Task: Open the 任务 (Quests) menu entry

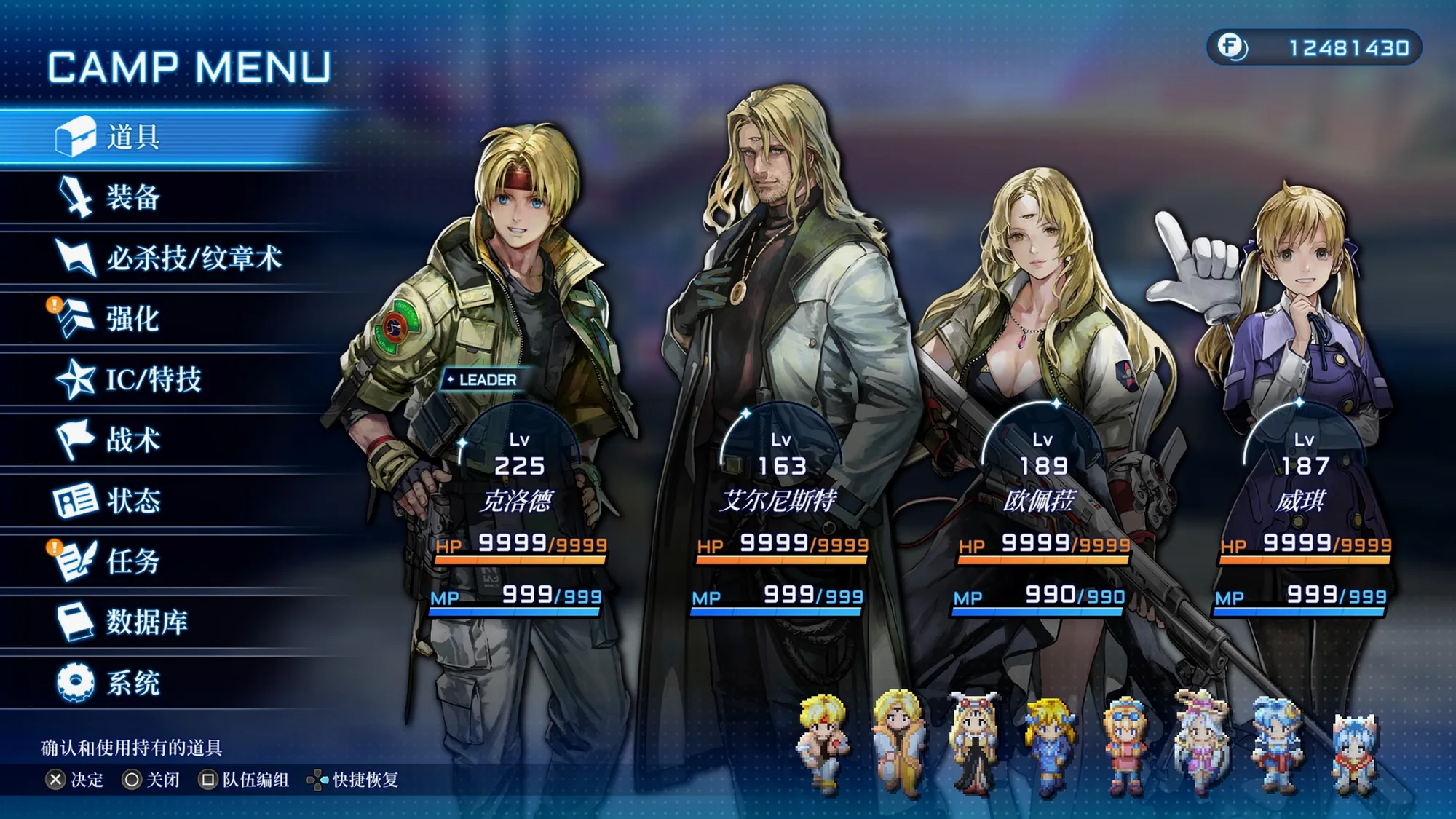Action: (135, 561)
